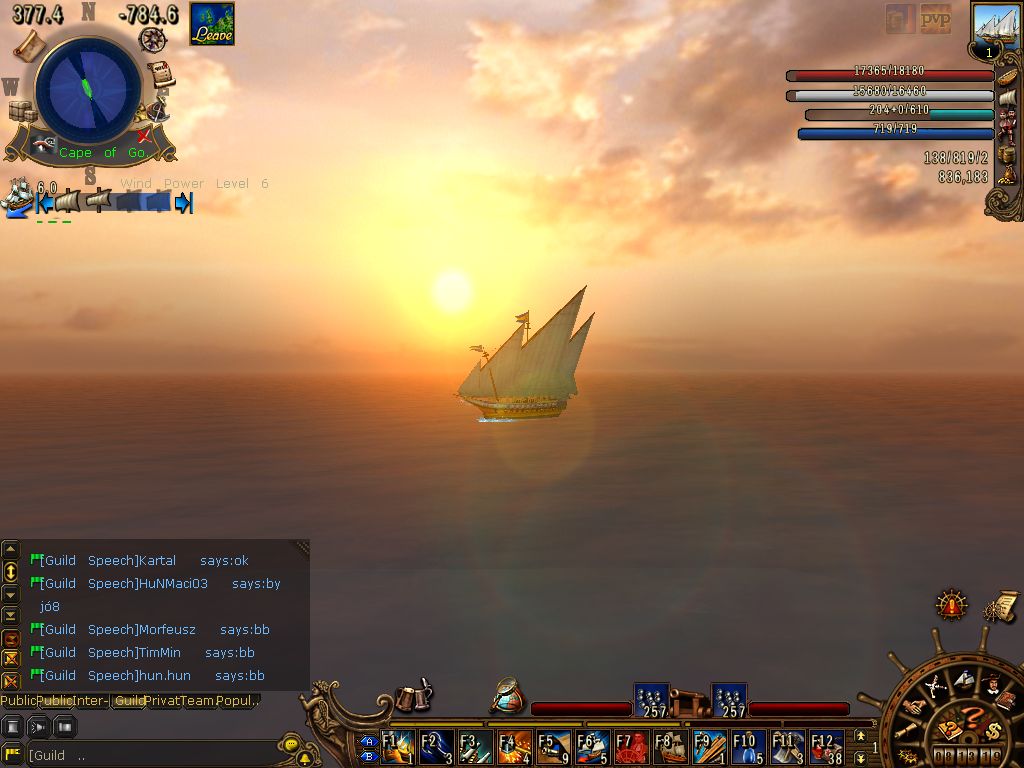The width and height of the screenshot is (1024, 768).
Task: Switch to the Team chat tab
Action: coord(197,701)
